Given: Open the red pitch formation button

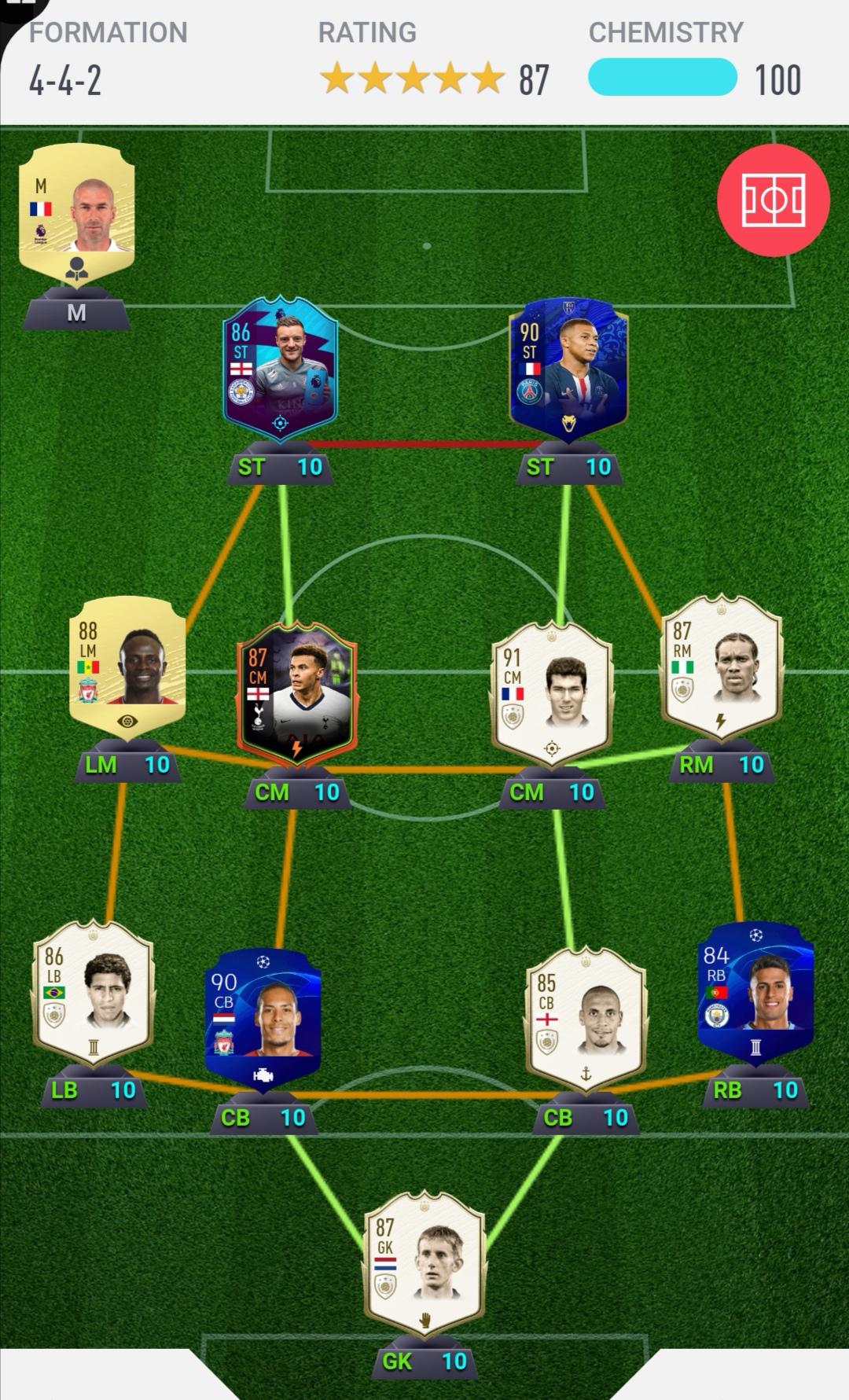Looking at the screenshot, I should point(773,200).
